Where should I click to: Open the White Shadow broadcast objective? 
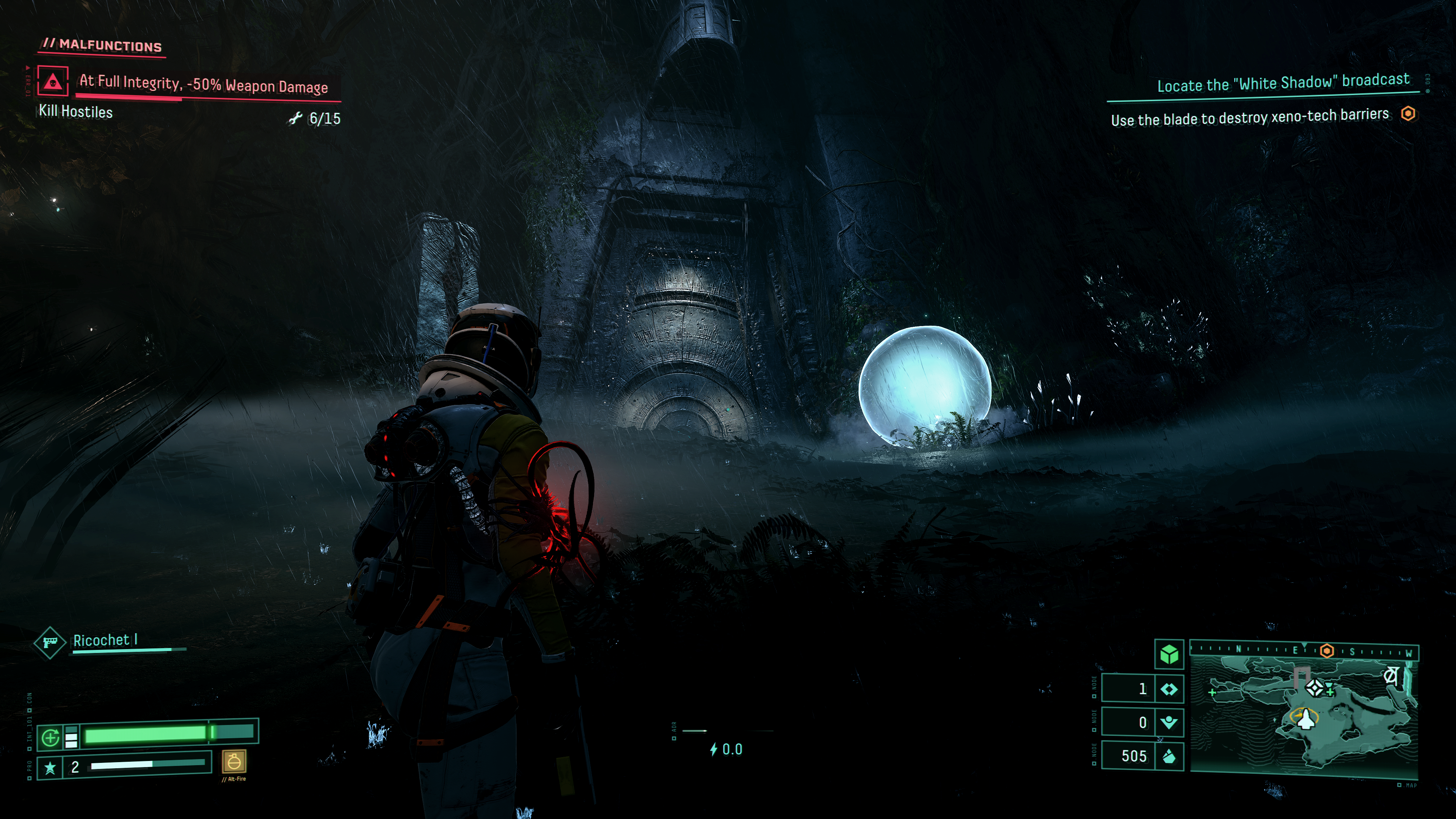pyautogui.click(x=1283, y=83)
